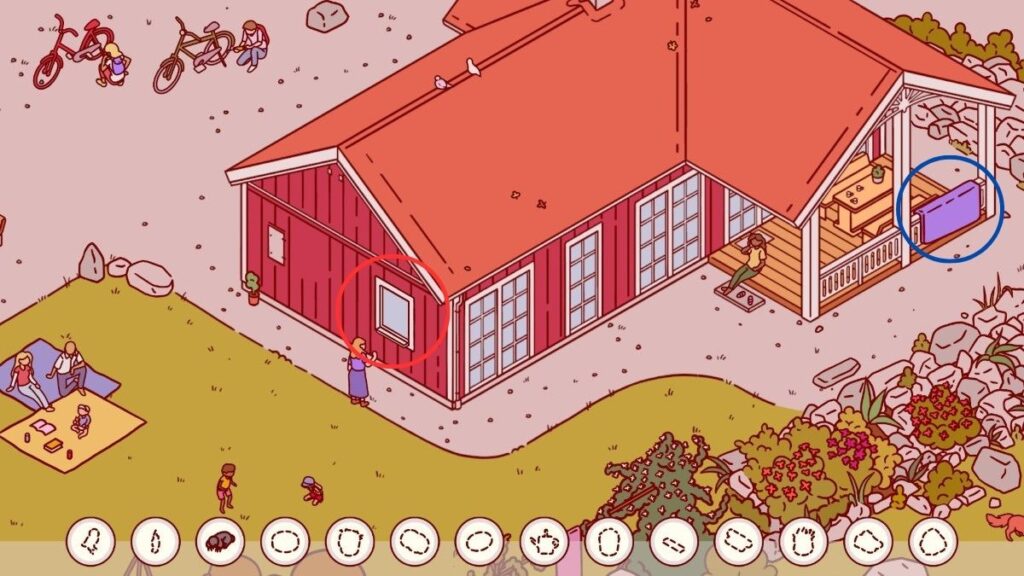Select the thin sliver-shaped outline slot
The width and height of the screenshot is (1024, 576).
pyautogui.click(x=155, y=542)
